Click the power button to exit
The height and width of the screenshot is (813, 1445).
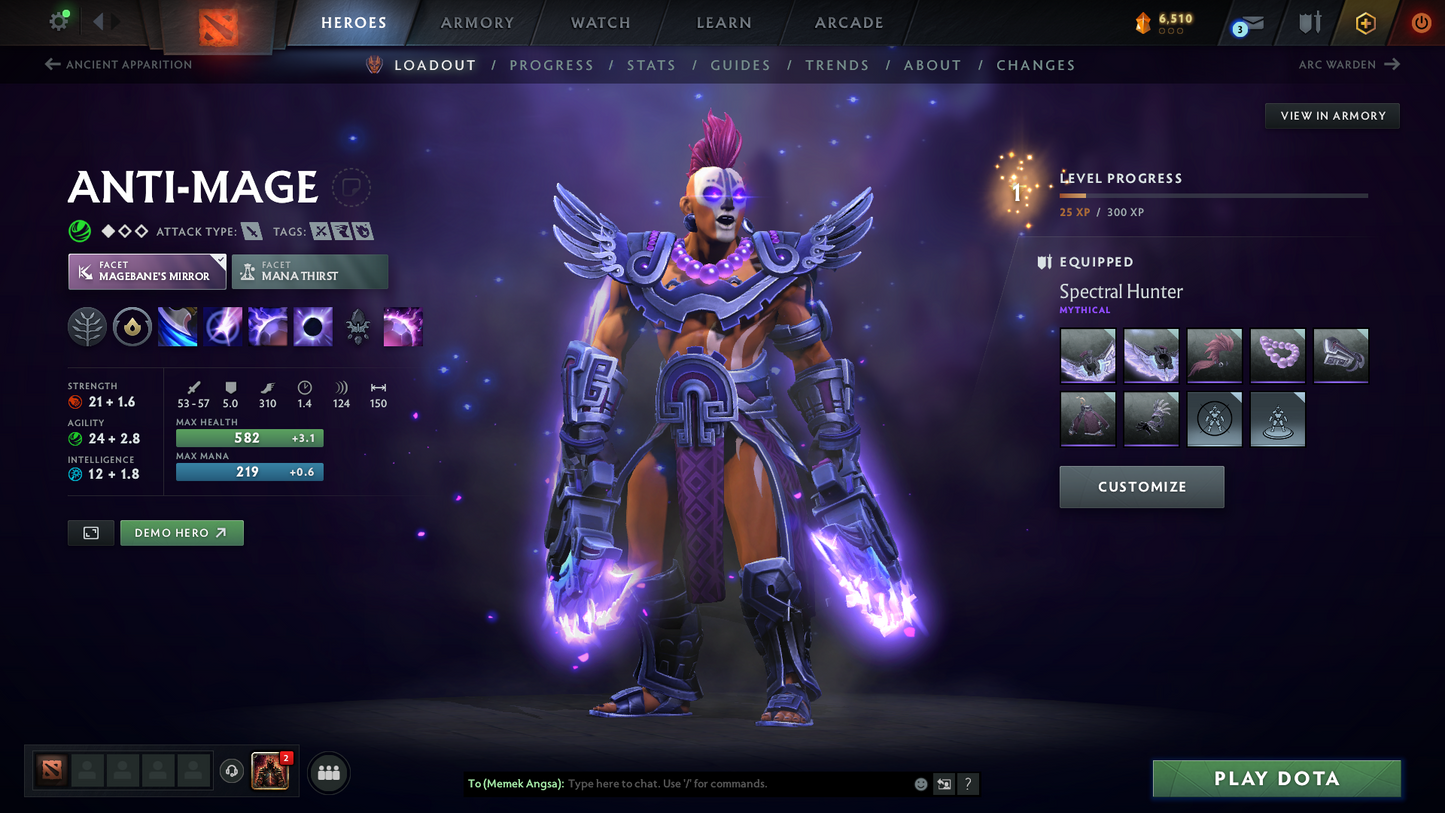coord(1421,22)
